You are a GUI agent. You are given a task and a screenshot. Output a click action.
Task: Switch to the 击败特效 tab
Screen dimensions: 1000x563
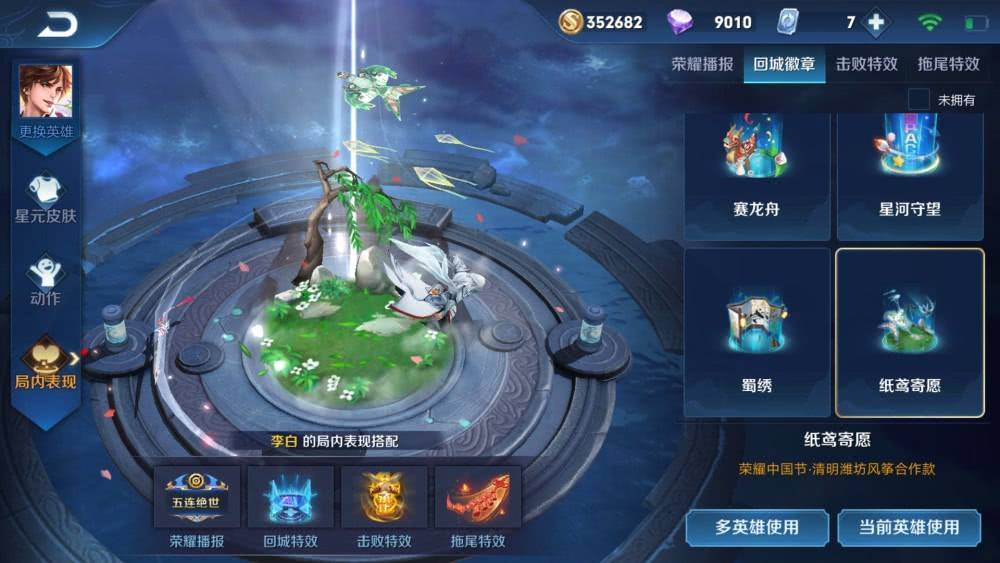(x=866, y=65)
